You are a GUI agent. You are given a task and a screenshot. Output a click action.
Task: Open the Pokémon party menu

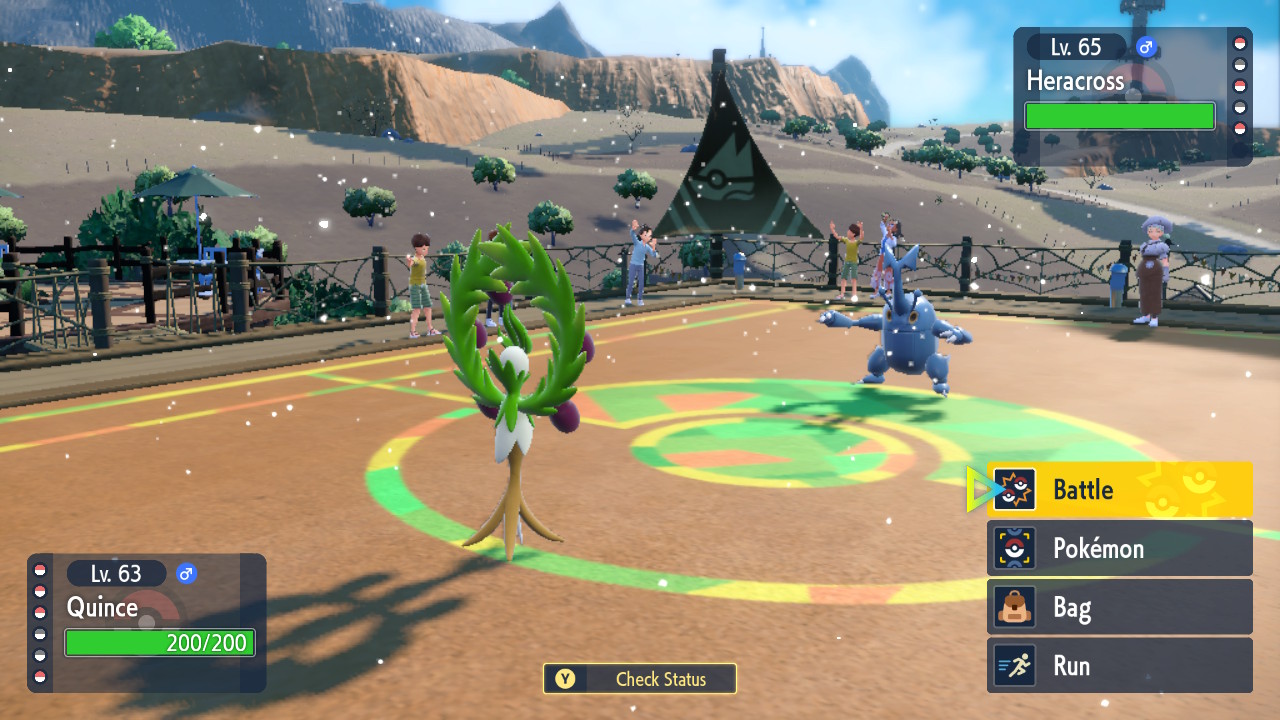[1119, 548]
